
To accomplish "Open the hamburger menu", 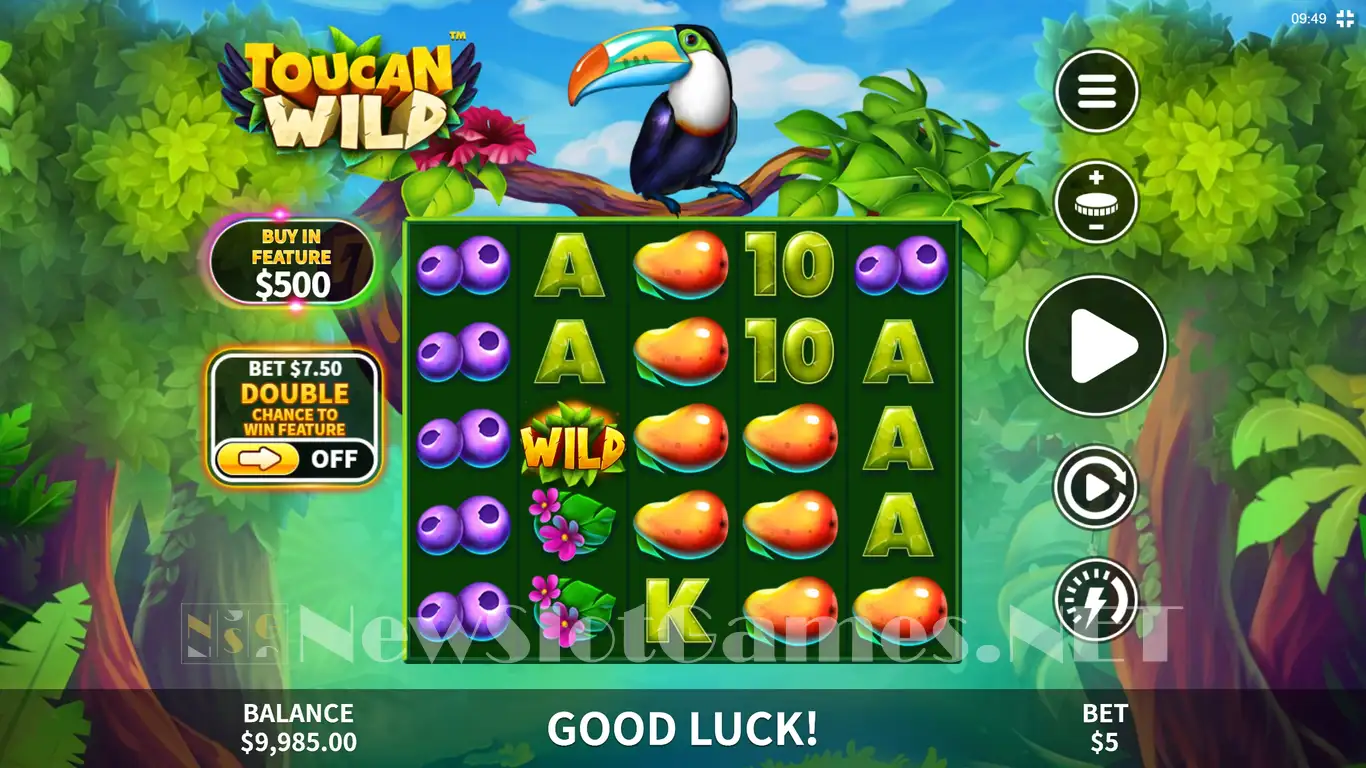I will click(1096, 91).
